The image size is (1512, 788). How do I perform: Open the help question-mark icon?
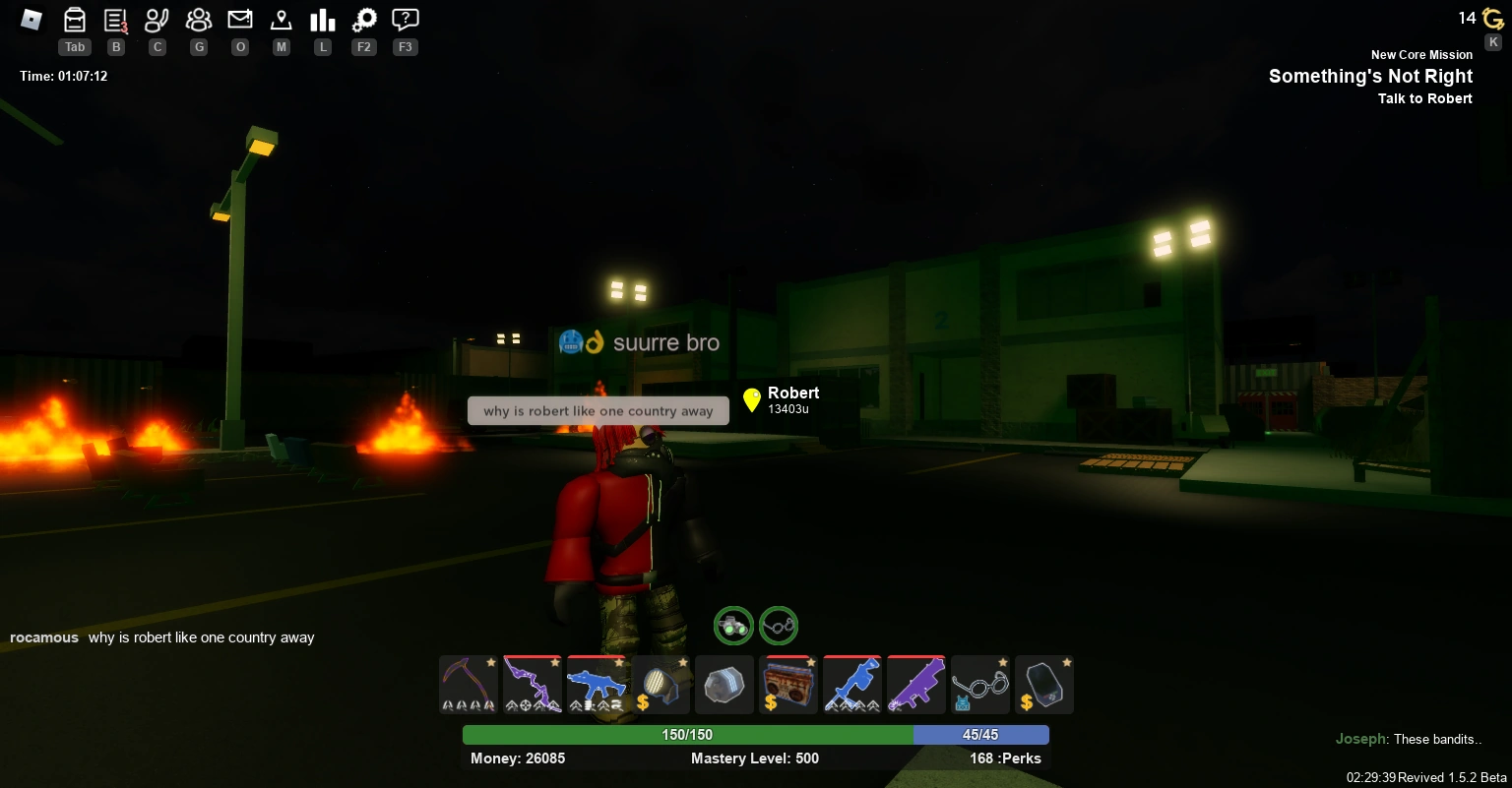point(406,19)
